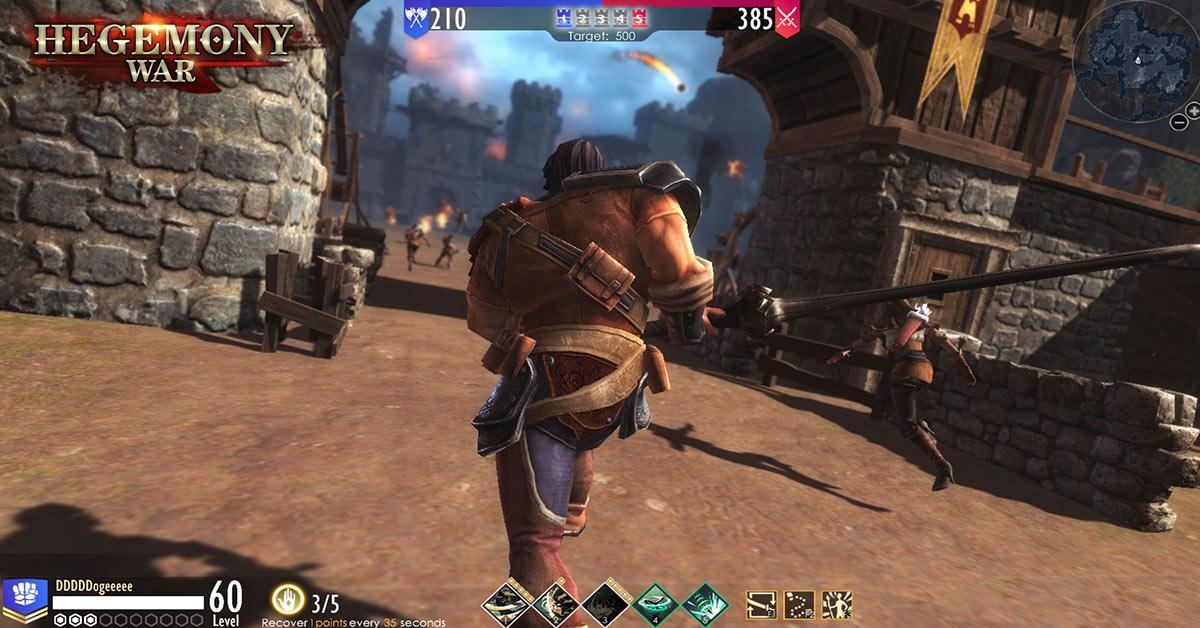This screenshot has height=628, width=1200.
Task: Select the blue team axes shield icon
Action: tap(416, 17)
